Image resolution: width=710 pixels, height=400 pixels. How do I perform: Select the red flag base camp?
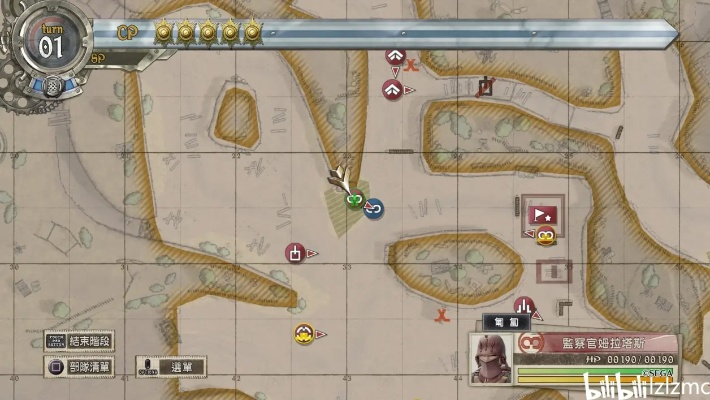[542, 213]
